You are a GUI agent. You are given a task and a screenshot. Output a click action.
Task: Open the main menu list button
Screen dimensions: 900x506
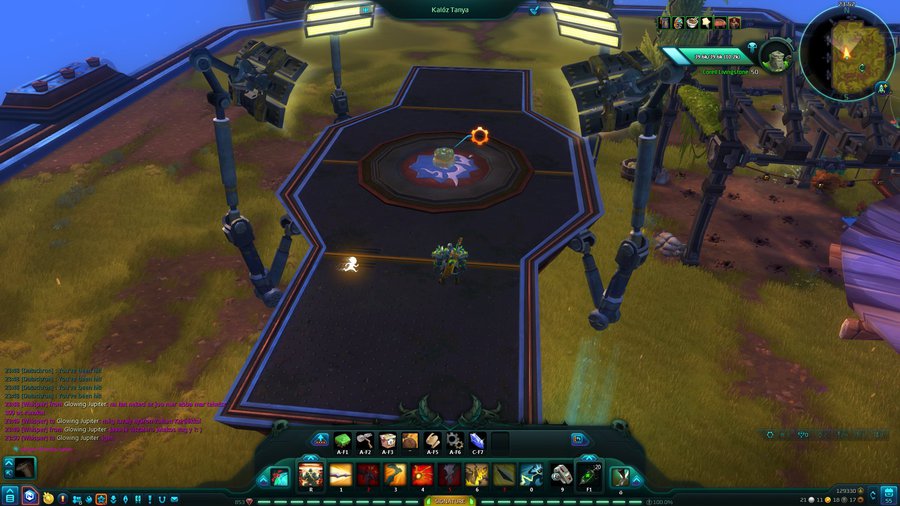click(x=9, y=496)
